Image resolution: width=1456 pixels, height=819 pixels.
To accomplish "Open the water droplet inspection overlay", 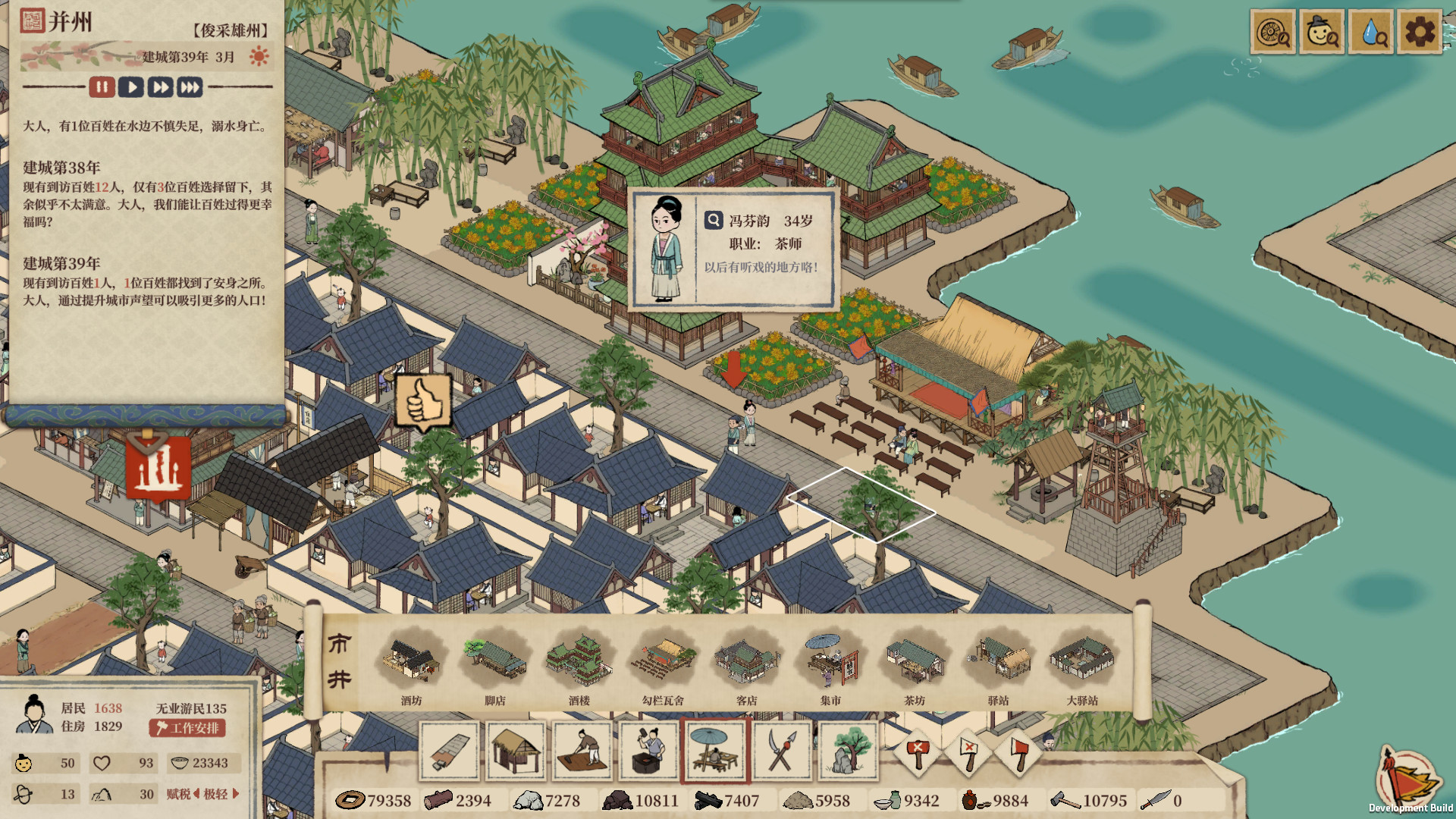I will 1371,33.
